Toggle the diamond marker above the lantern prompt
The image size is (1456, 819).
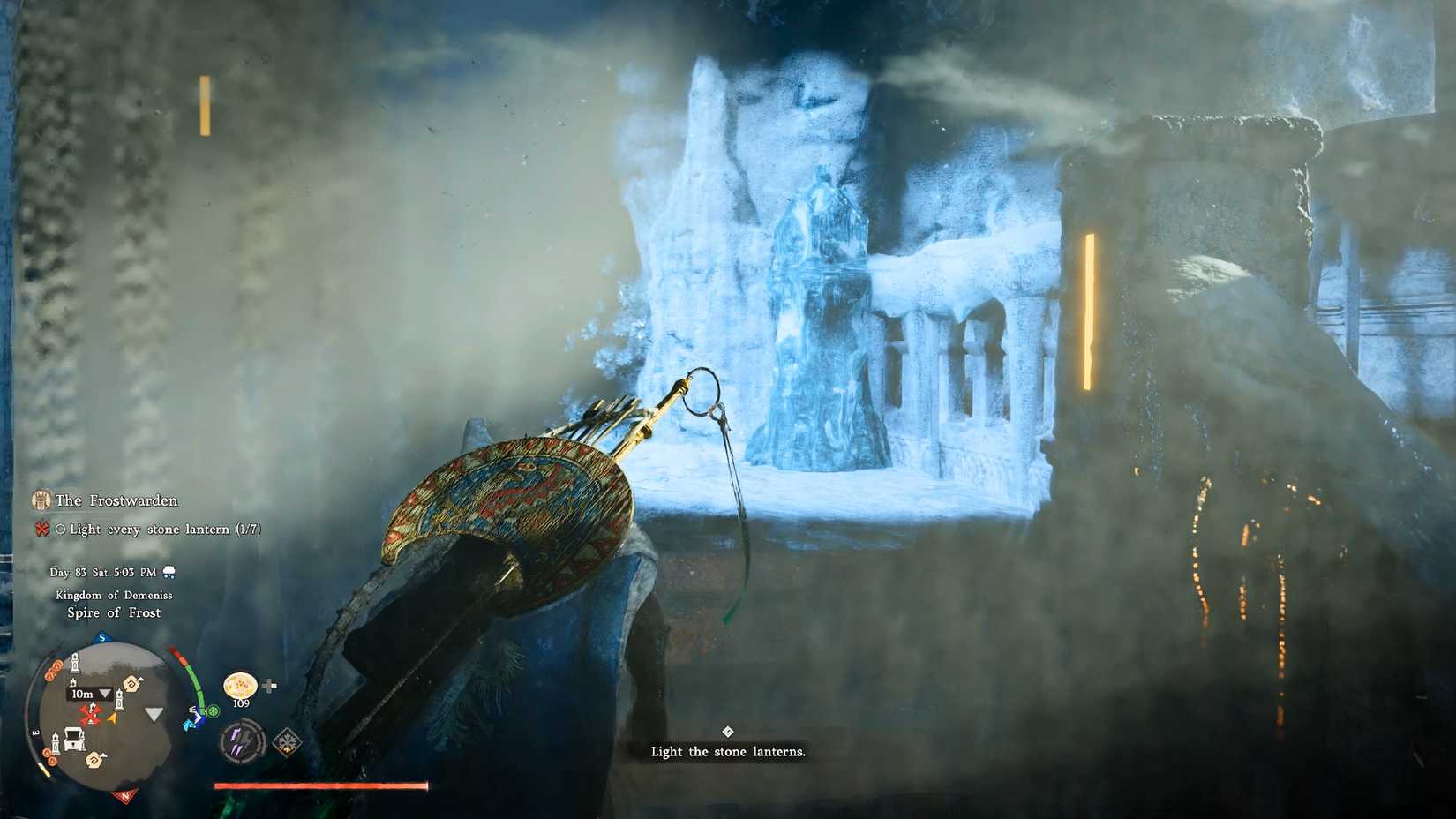pyautogui.click(x=728, y=731)
